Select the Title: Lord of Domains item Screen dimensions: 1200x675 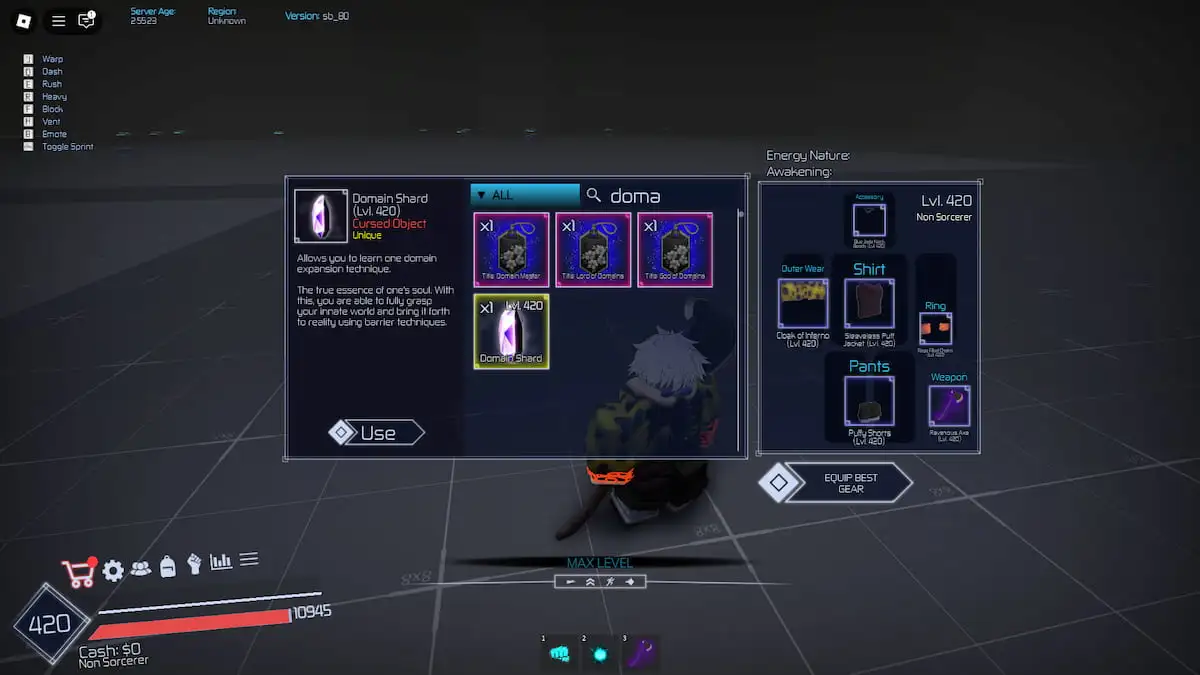[593, 249]
